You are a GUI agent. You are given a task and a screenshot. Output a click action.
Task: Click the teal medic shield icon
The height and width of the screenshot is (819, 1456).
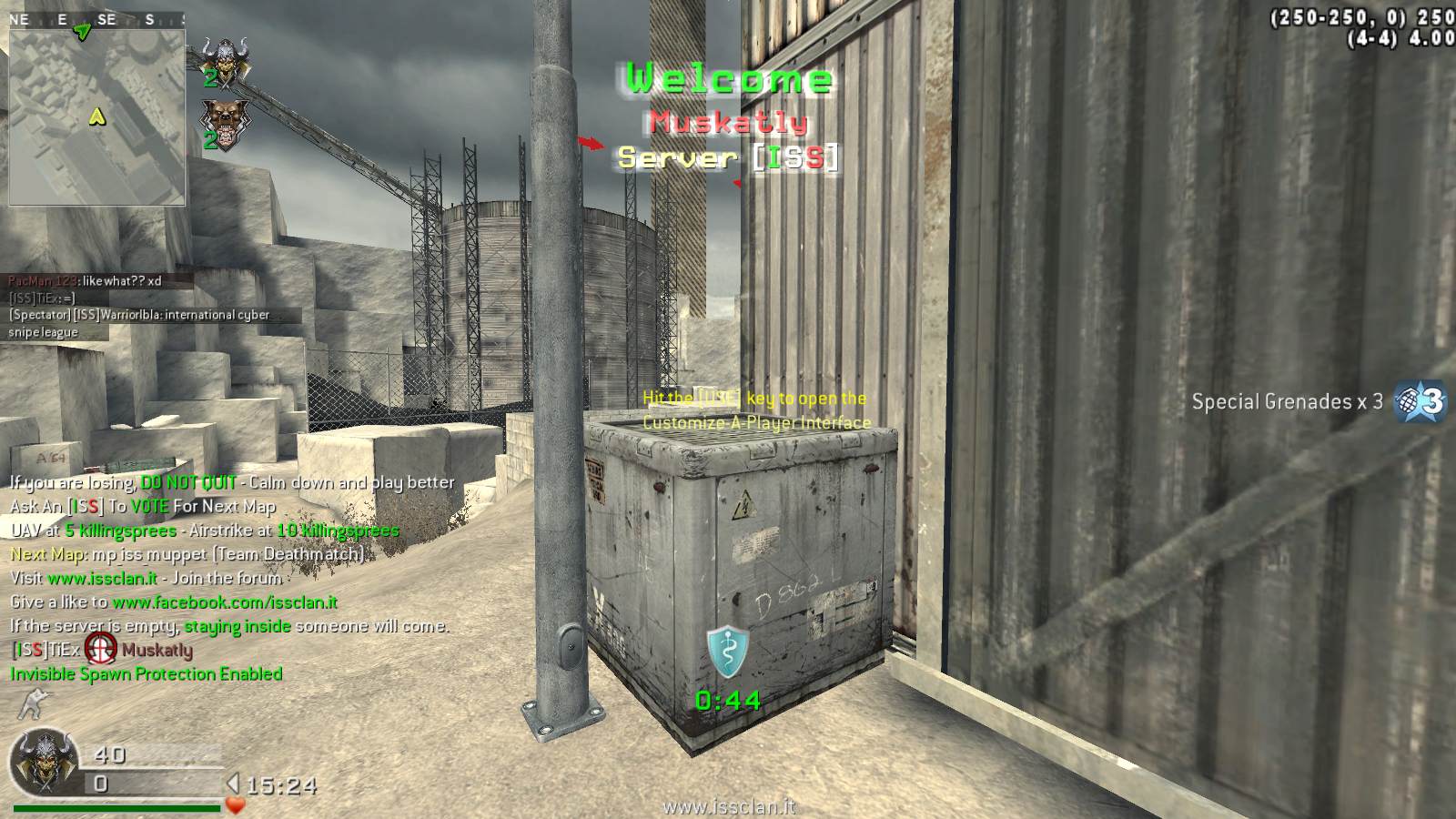pyautogui.click(x=728, y=652)
